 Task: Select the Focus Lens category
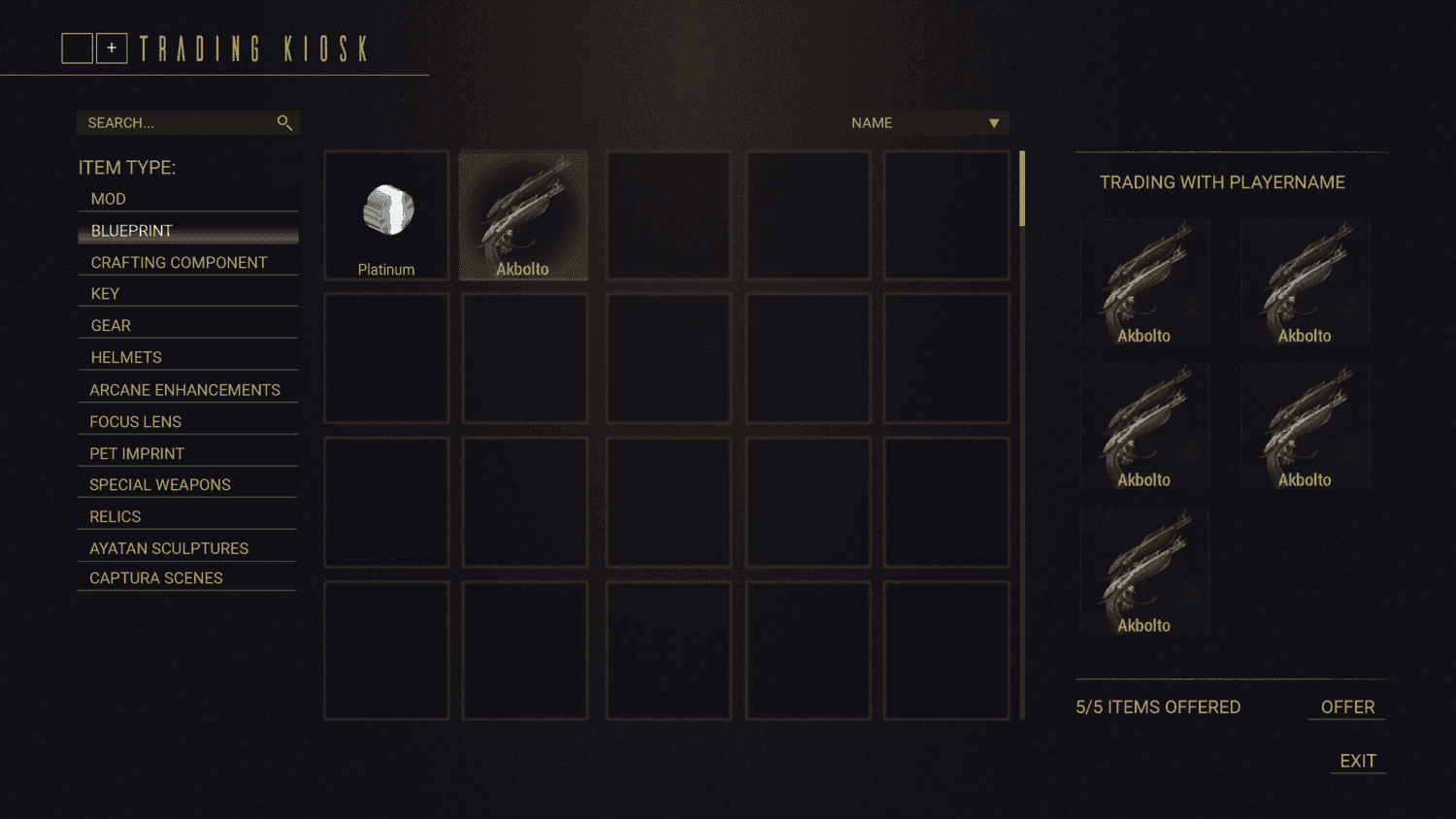click(135, 422)
